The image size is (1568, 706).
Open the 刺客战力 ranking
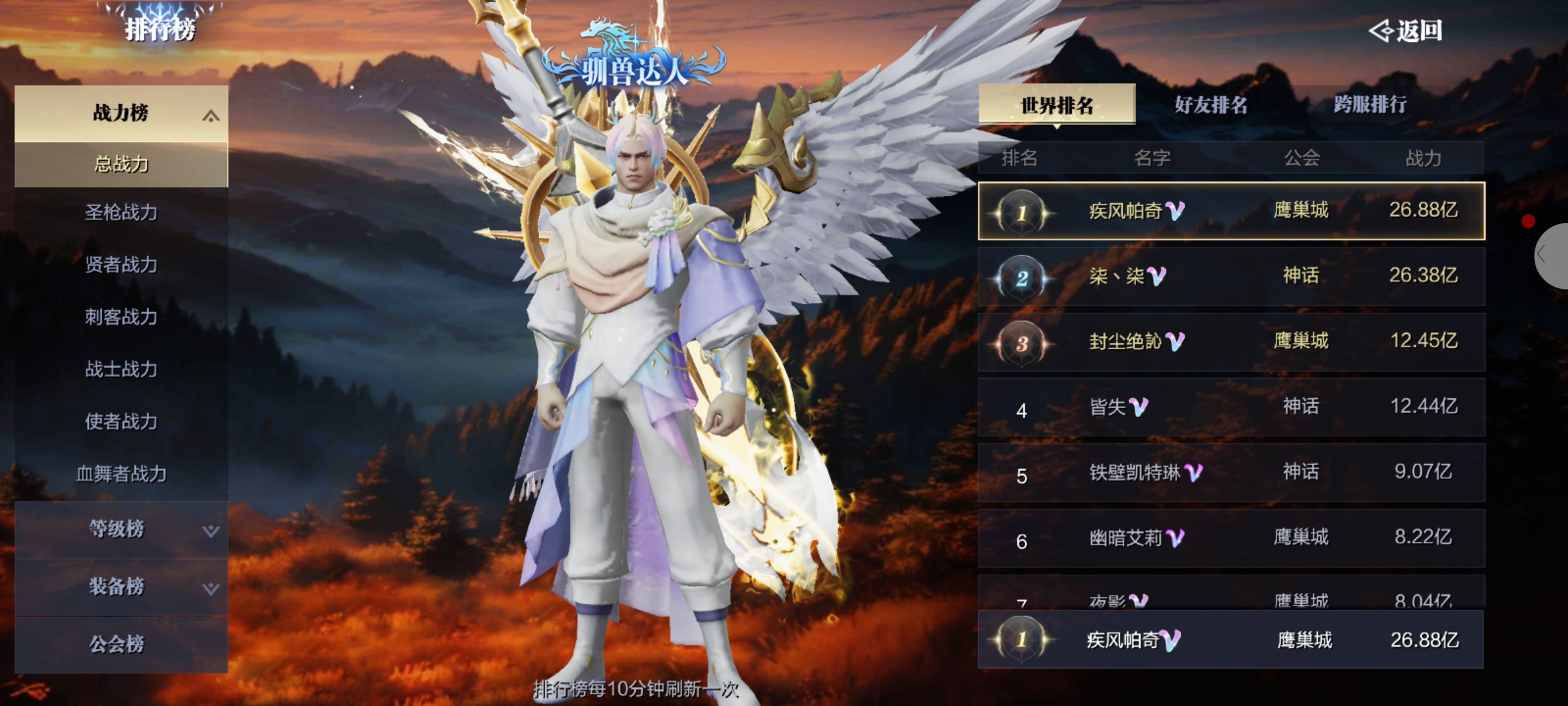122,317
